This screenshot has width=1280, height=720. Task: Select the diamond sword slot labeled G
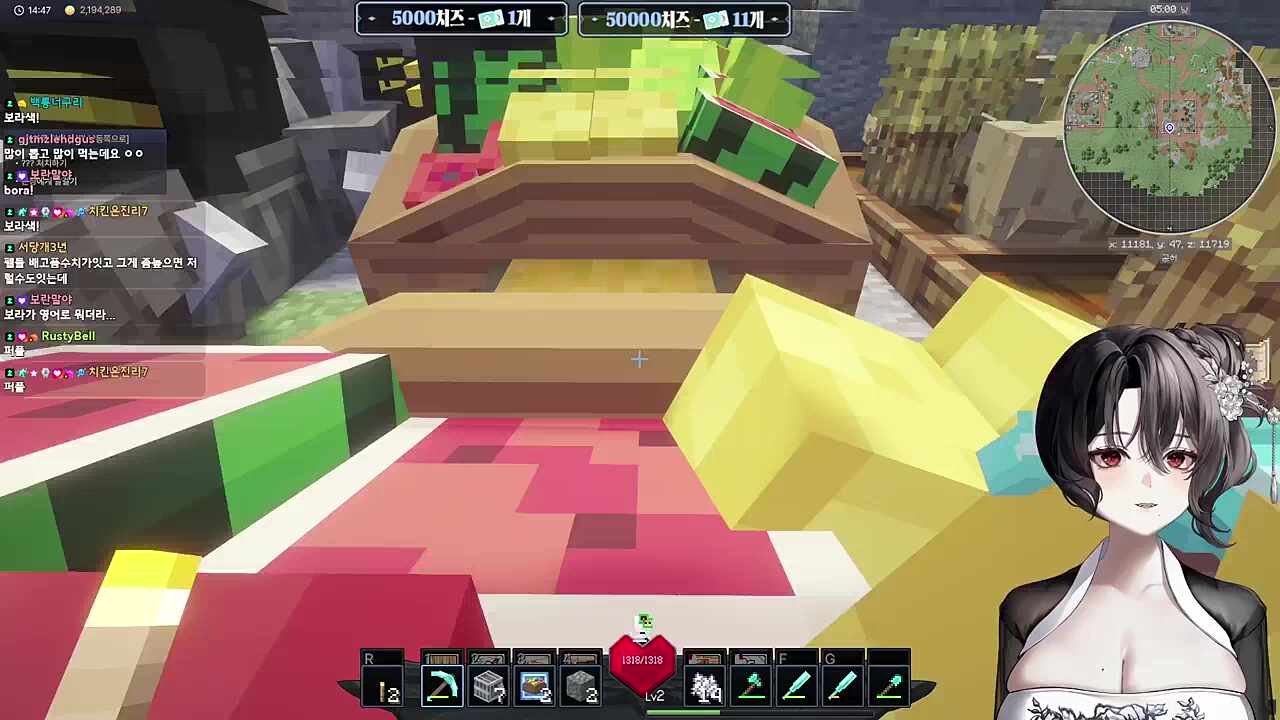[843, 687]
